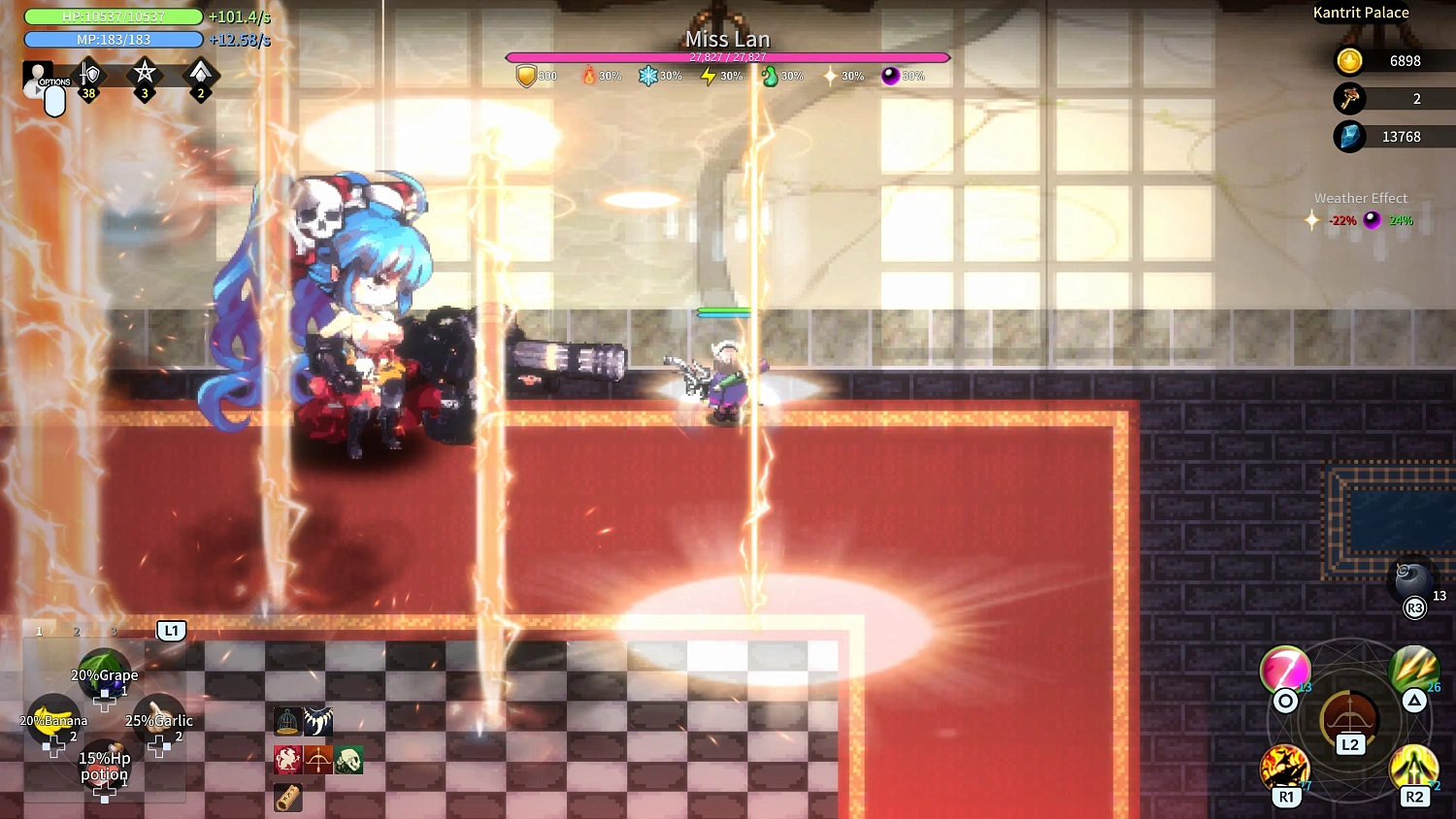Select the Triangle lightning-arrows skill icon
Screen dimensions: 1456x819
pyautogui.click(x=1415, y=670)
